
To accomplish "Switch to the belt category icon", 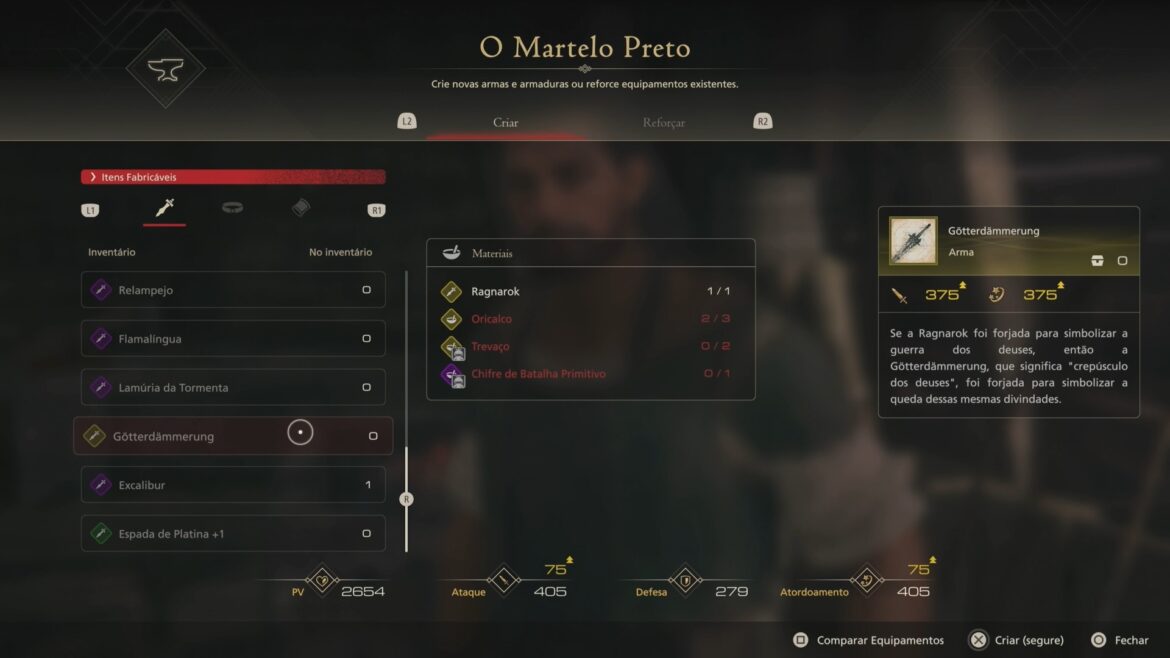I will tap(233, 208).
